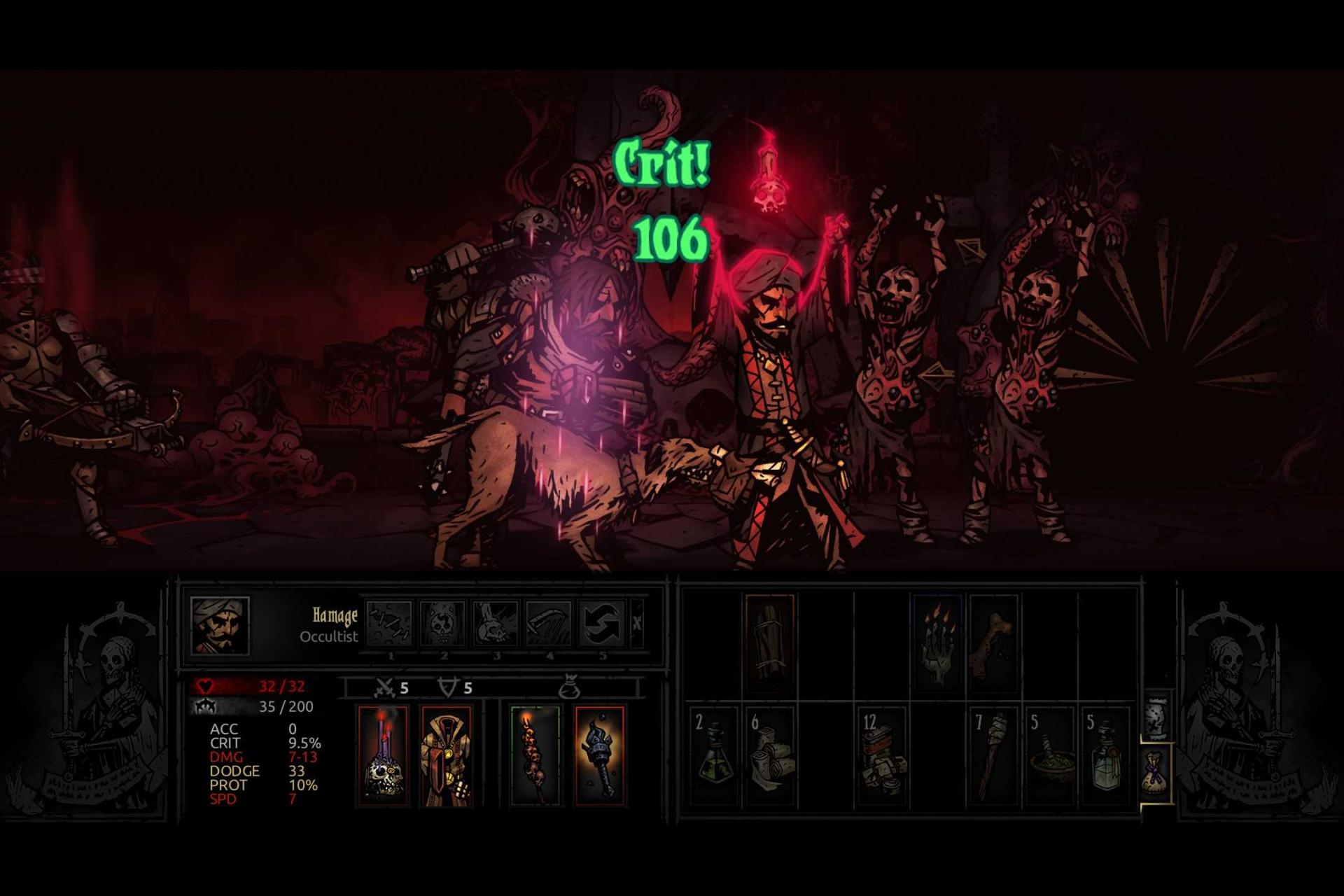The image size is (1344, 896).
Task: Choose the third skill with the skull and hand
Action: (496, 623)
